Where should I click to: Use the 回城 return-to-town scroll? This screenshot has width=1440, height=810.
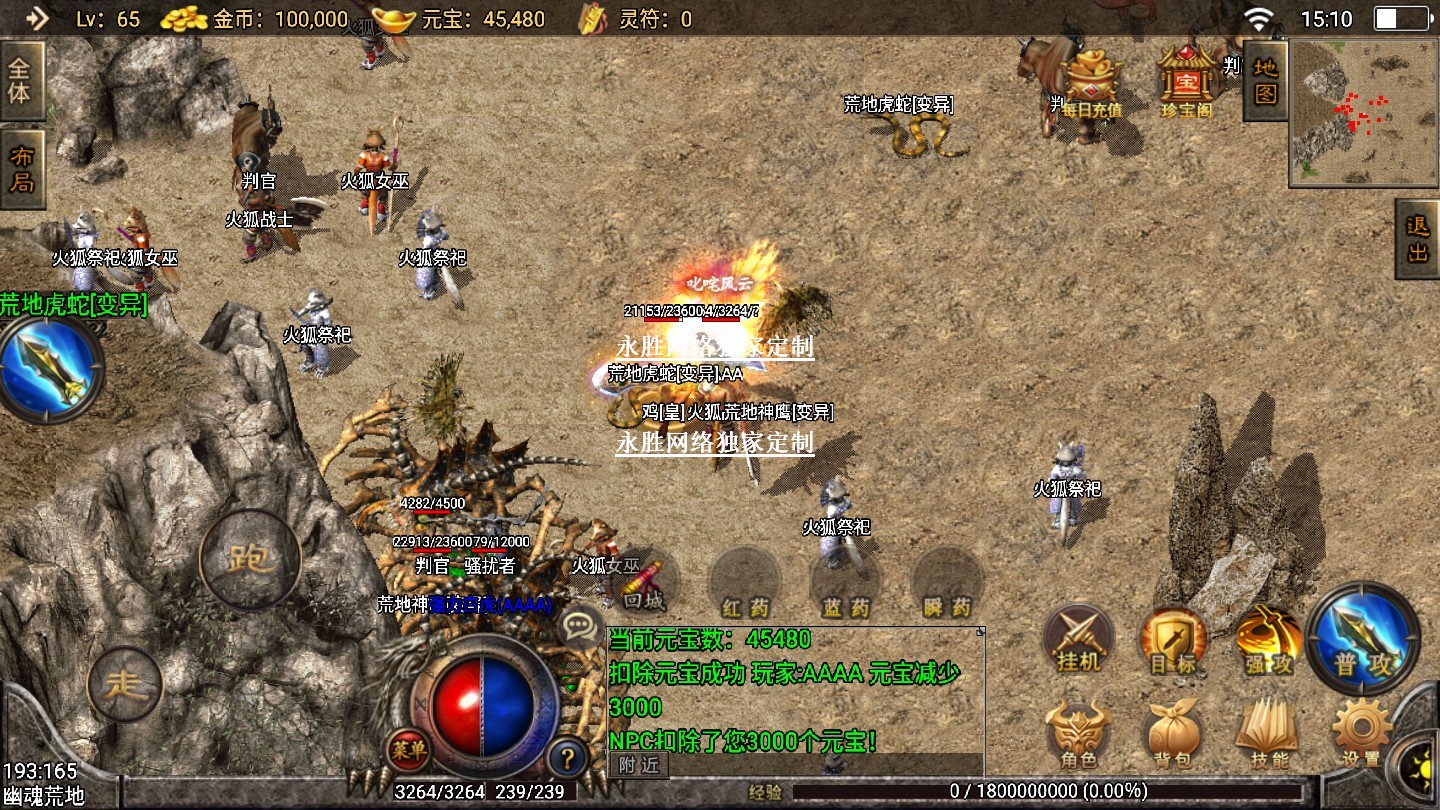coord(644,584)
